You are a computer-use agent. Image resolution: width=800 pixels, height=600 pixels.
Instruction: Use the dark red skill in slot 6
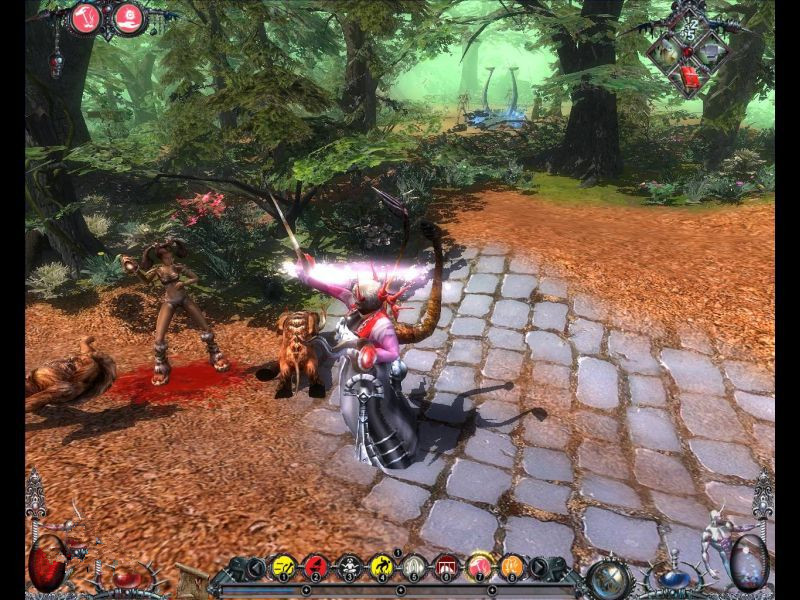pos(447,567)
